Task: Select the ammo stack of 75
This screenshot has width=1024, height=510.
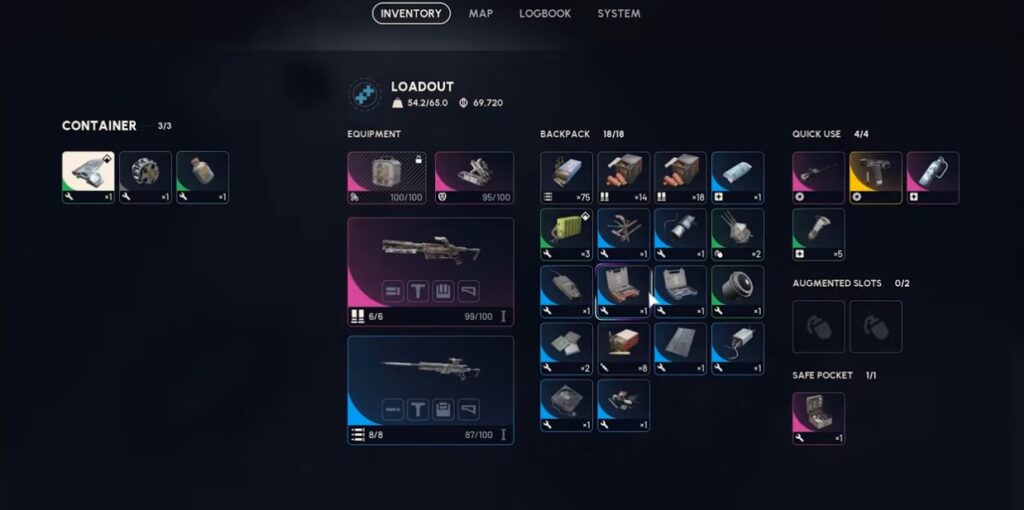Action: (566, 177)
